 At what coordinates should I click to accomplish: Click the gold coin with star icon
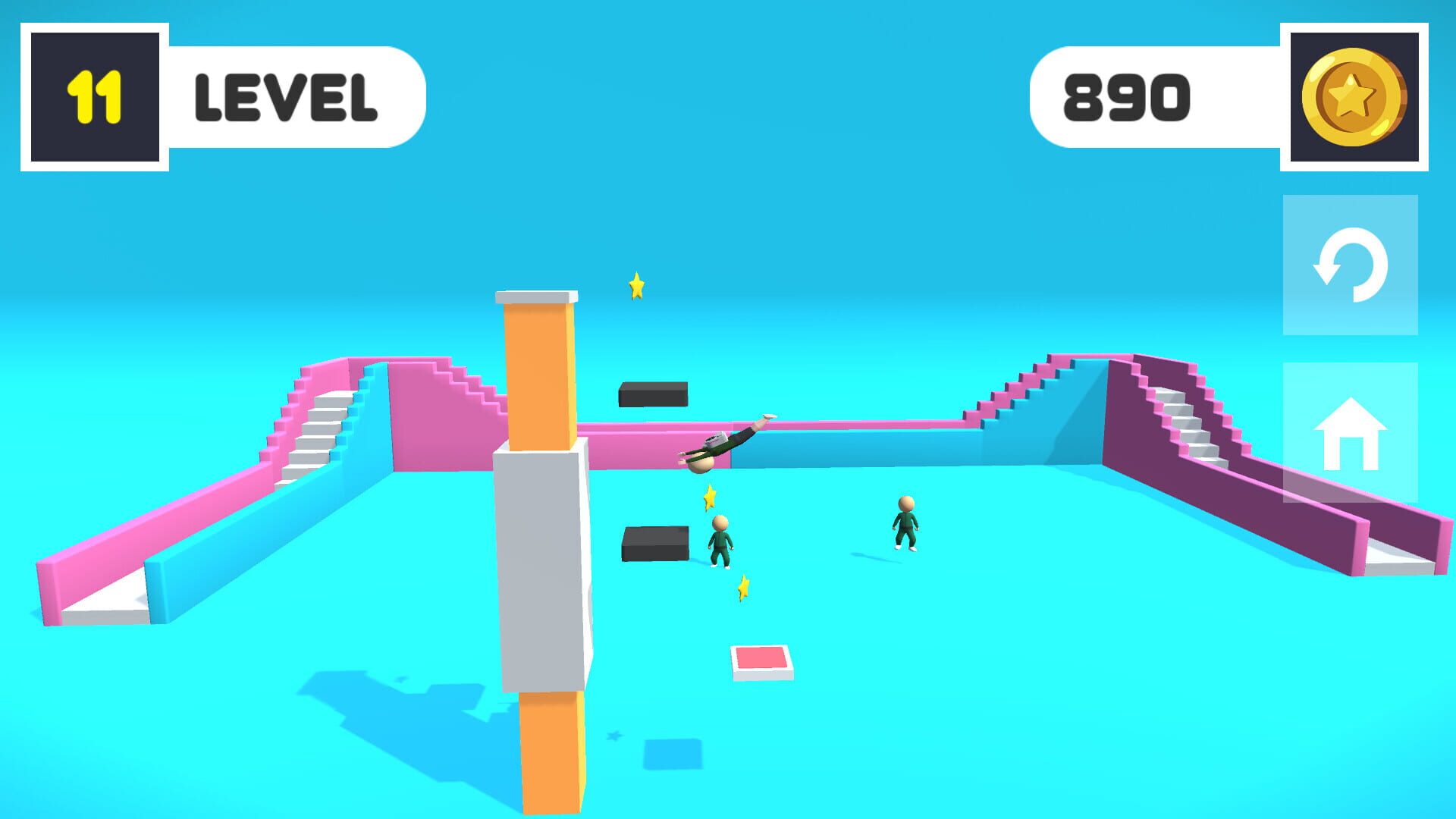point(1355,96)
